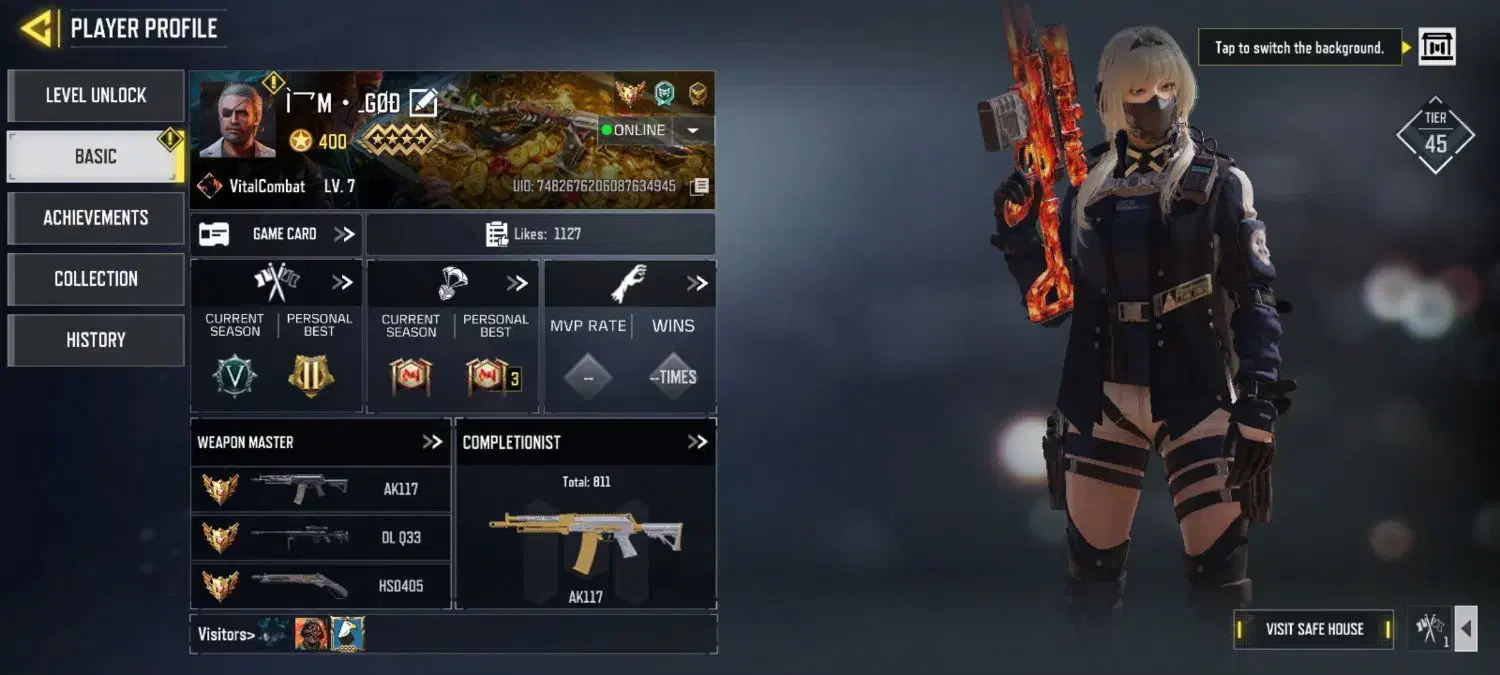Expand the Weapon Master section
Viewport: 1500px width, 675px height.
(432, 442)
